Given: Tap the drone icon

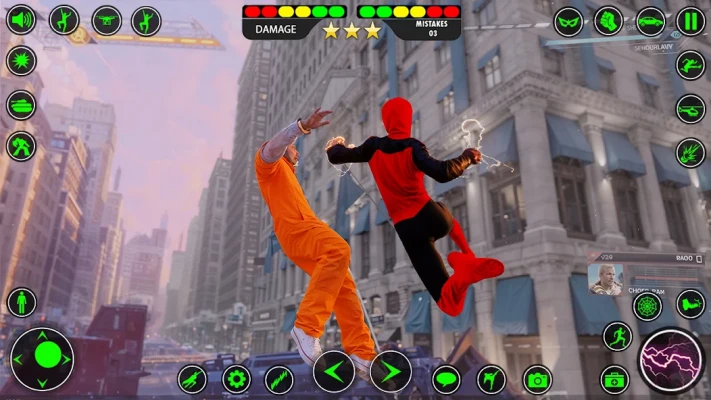Looking at the screenshot, I should [x=106, y=20].
